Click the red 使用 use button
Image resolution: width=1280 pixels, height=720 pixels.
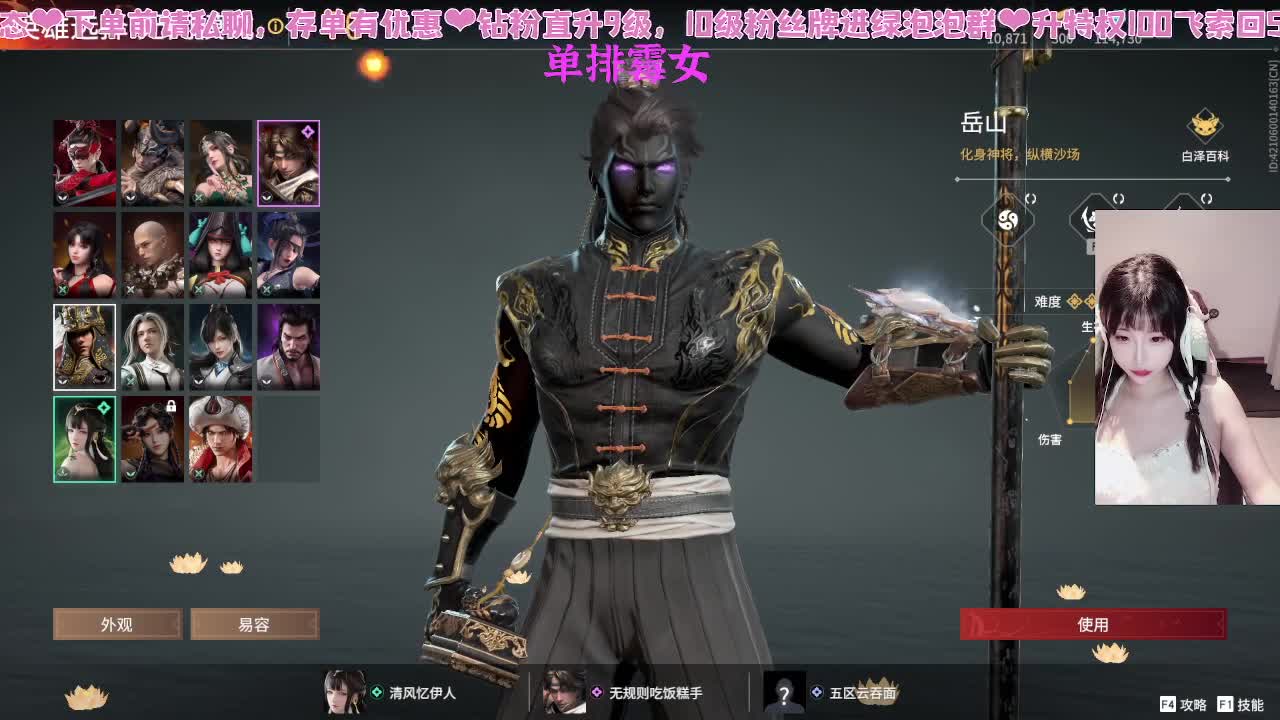(x=1095, y=624)
